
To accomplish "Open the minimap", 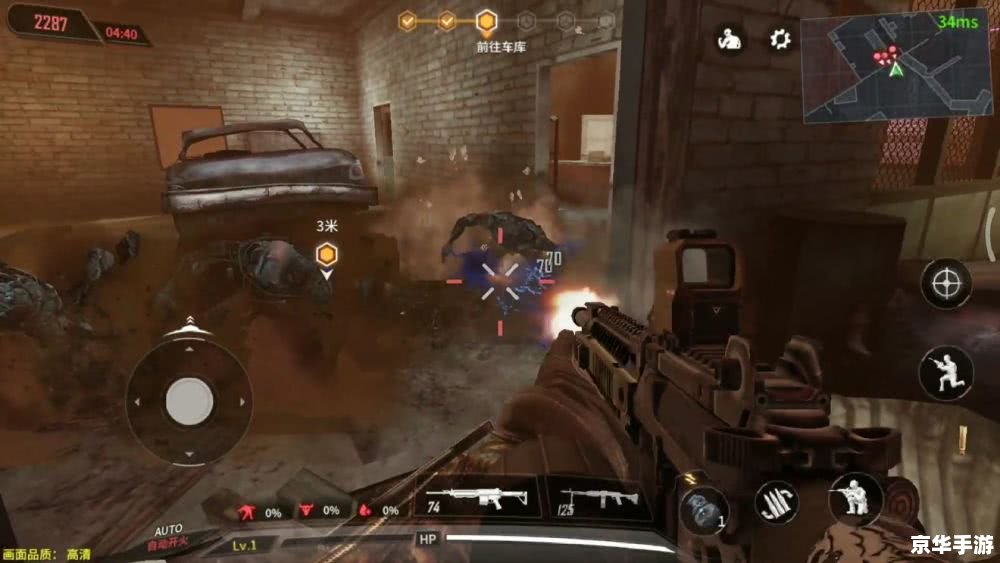I will pos(895,66).
